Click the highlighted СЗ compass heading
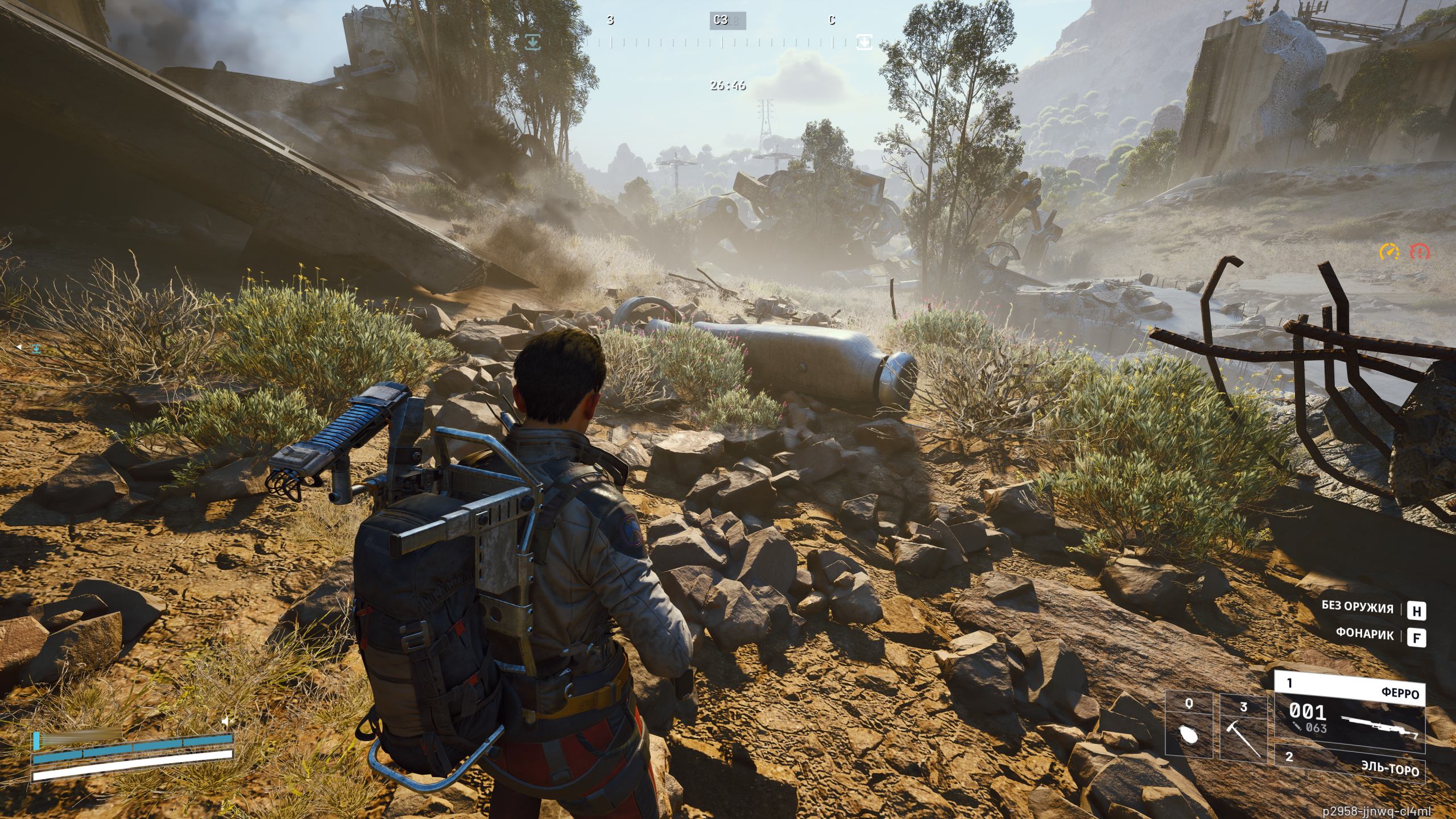 click(x=721, y=20)
